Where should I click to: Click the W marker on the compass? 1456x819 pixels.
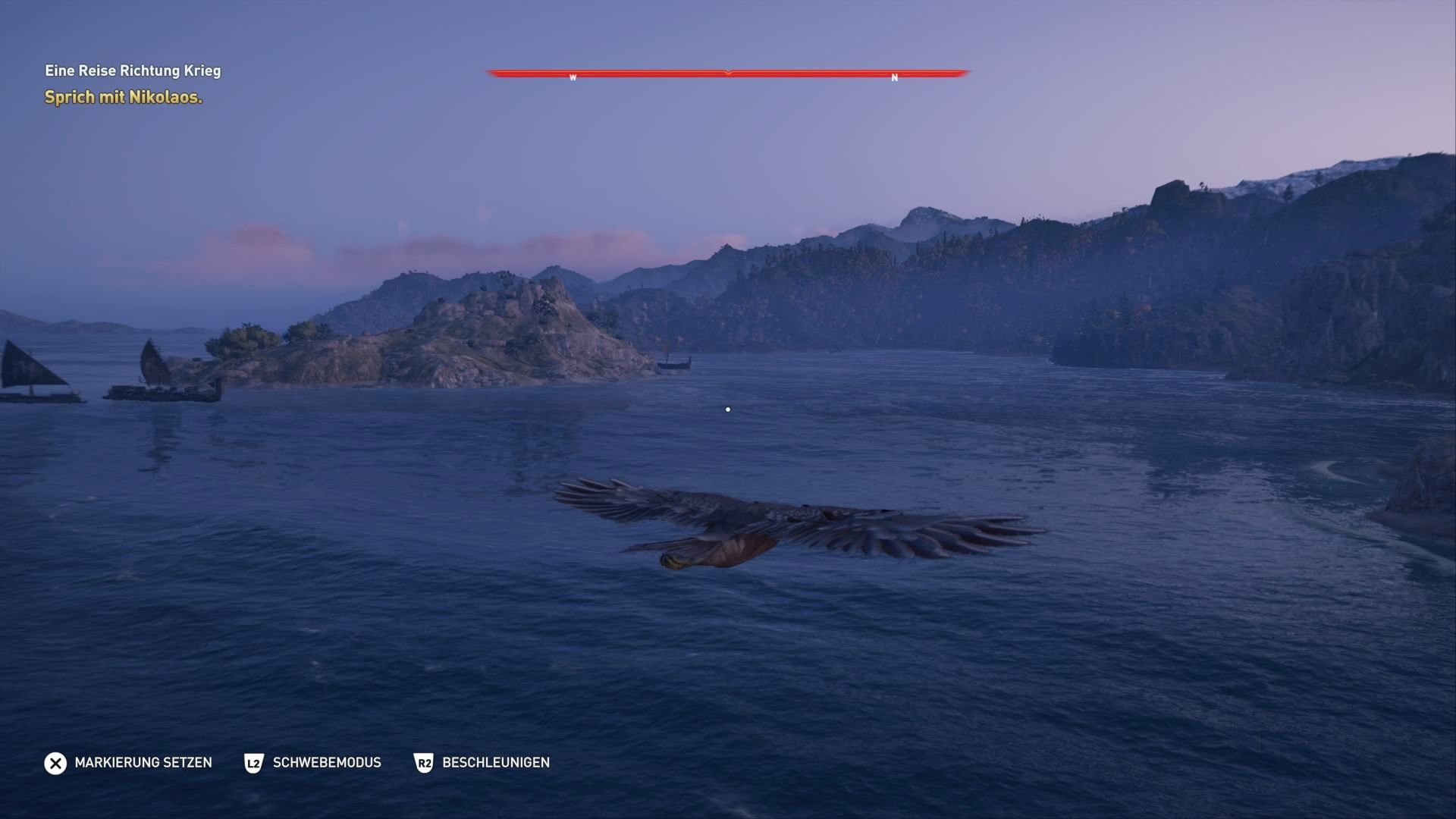573,77
